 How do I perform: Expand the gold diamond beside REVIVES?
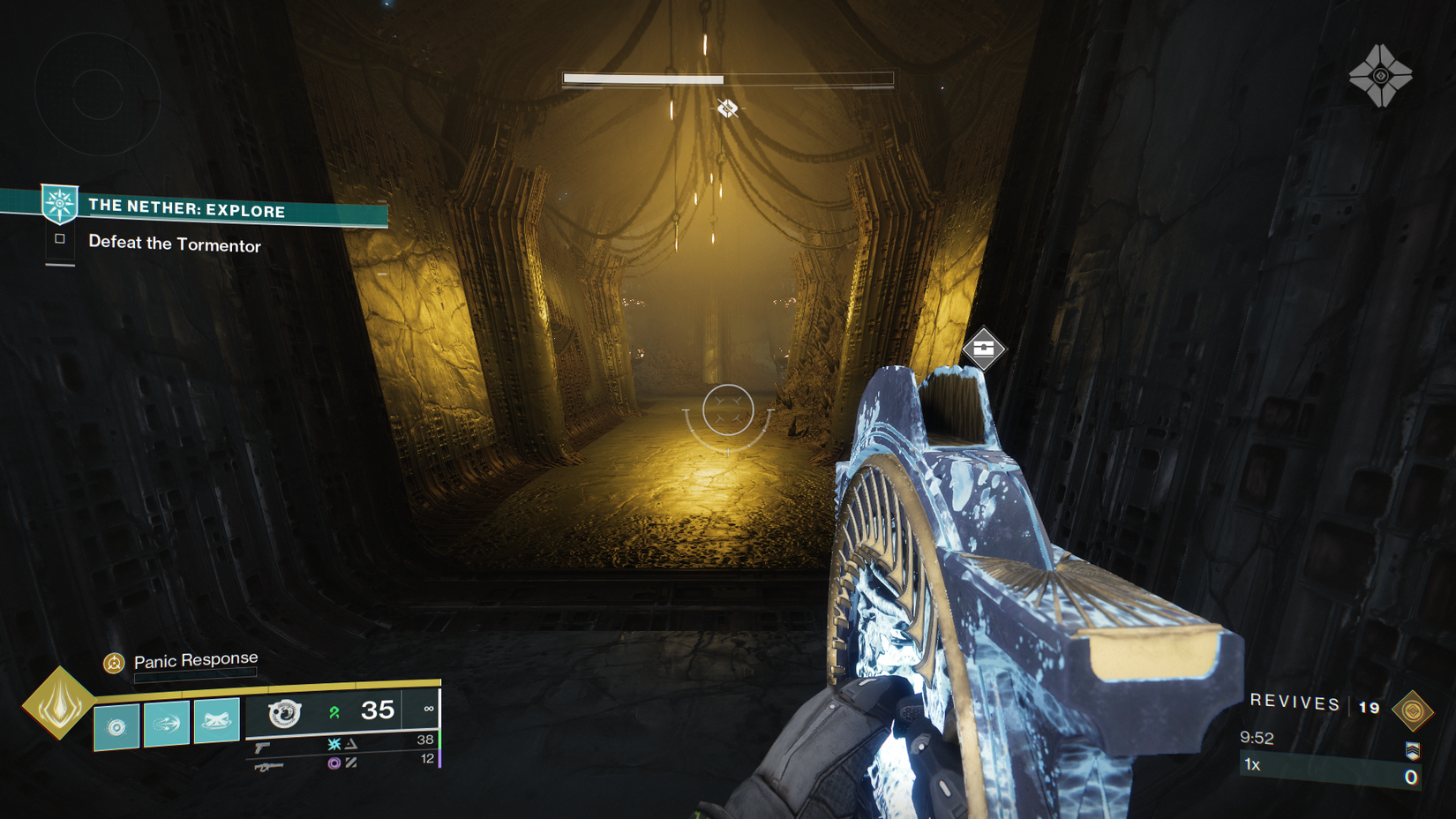tap(1413, 710)
